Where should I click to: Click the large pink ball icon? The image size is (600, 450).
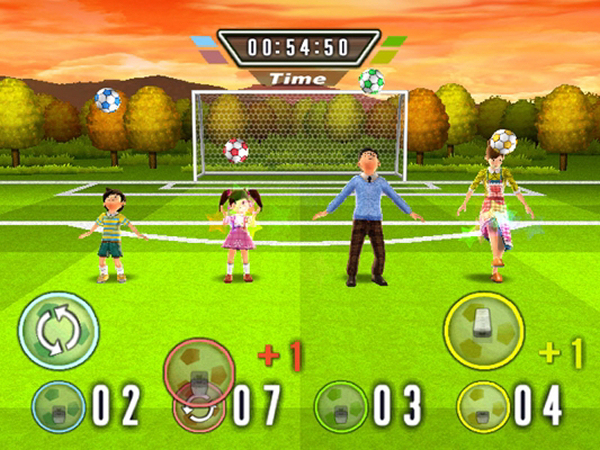coord(199,372)
